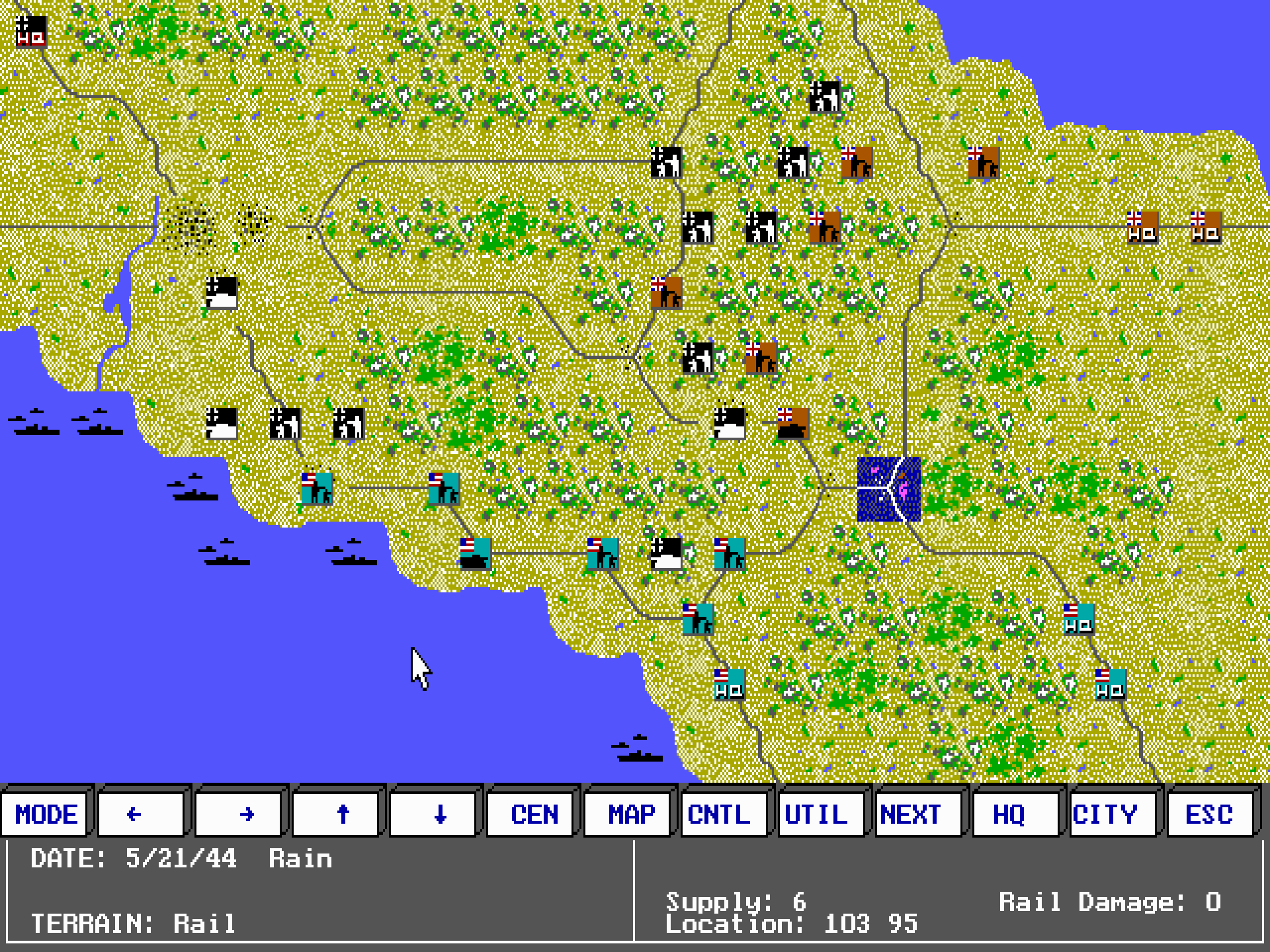
Task: Click the MODE button
Action: click(x=46, y=814)
